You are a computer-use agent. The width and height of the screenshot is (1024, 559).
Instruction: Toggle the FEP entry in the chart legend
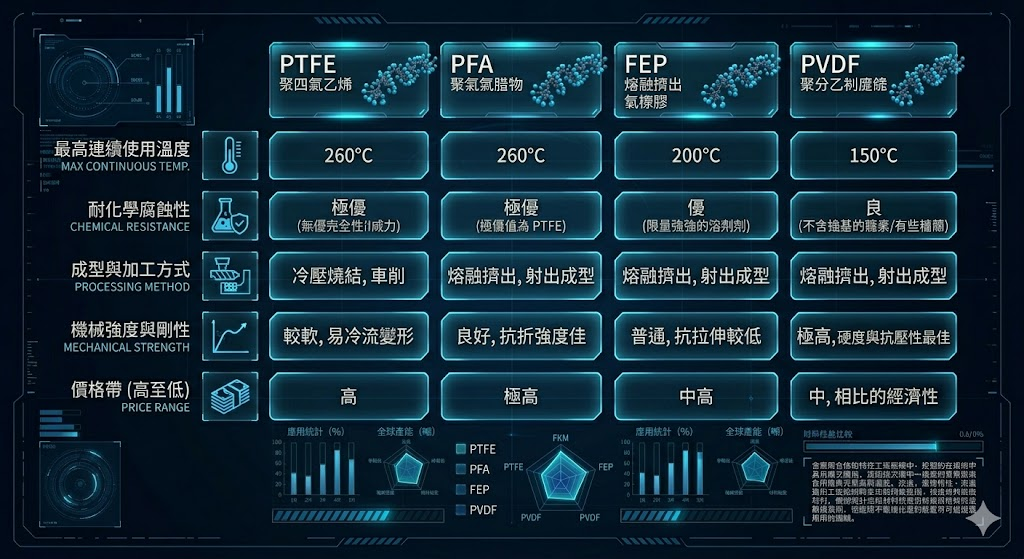pyautogui.click(x=474, y=489)
